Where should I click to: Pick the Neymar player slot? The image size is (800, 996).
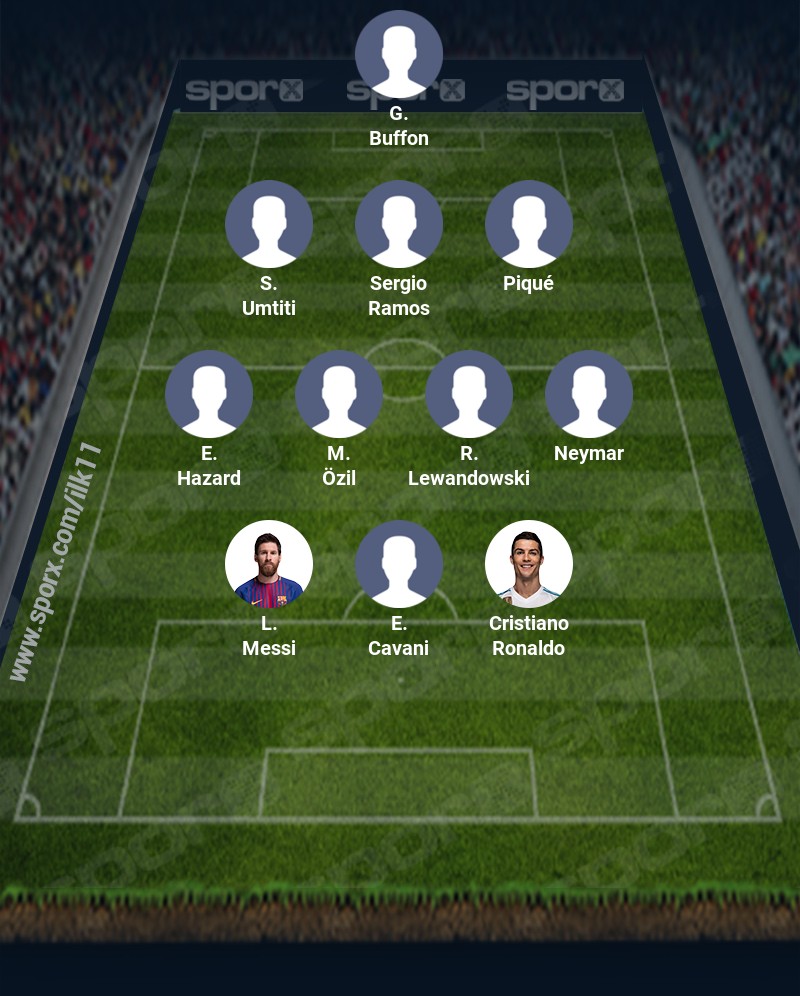point(589,394)
